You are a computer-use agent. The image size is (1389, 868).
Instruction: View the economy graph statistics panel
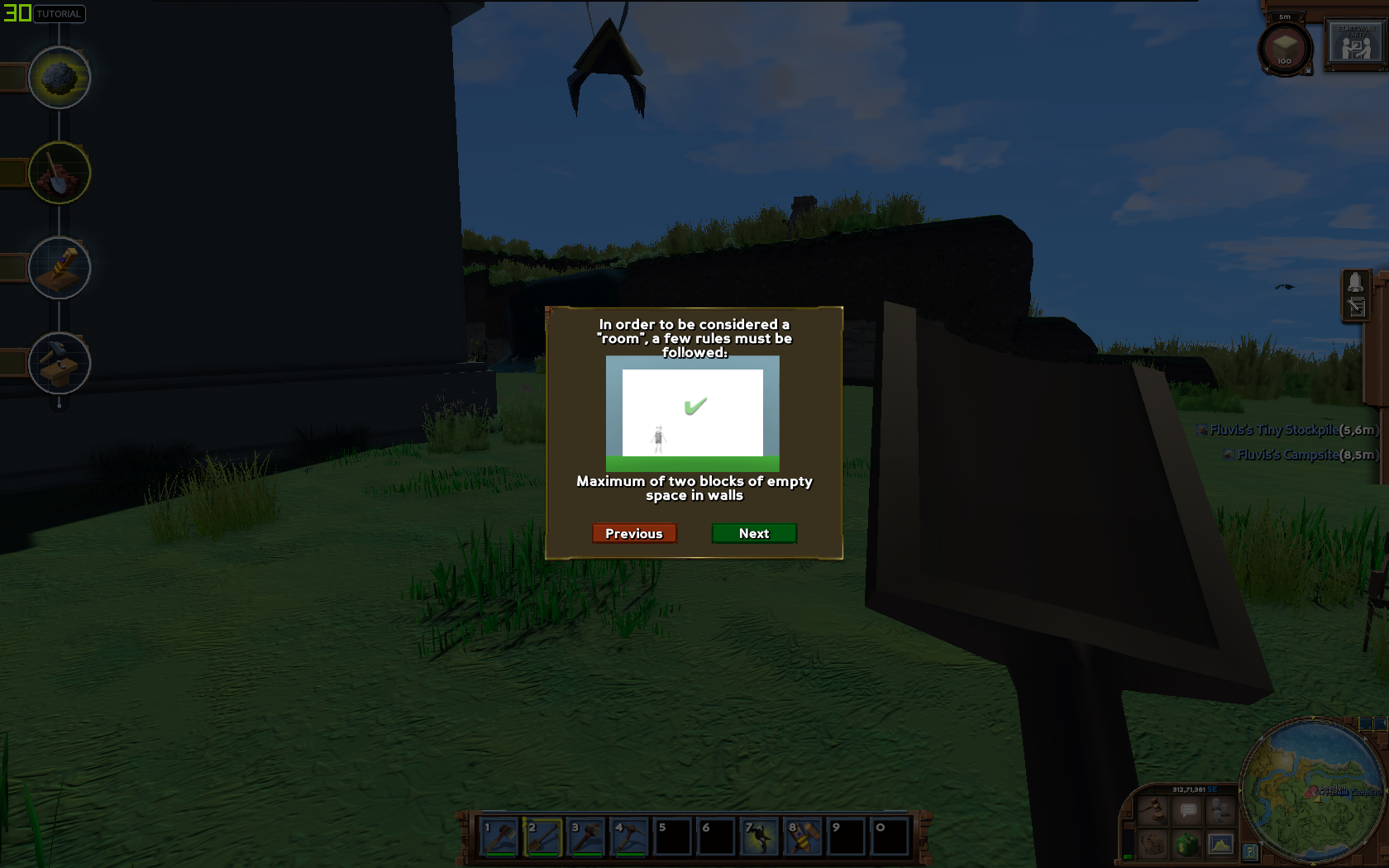(1221, 844)
